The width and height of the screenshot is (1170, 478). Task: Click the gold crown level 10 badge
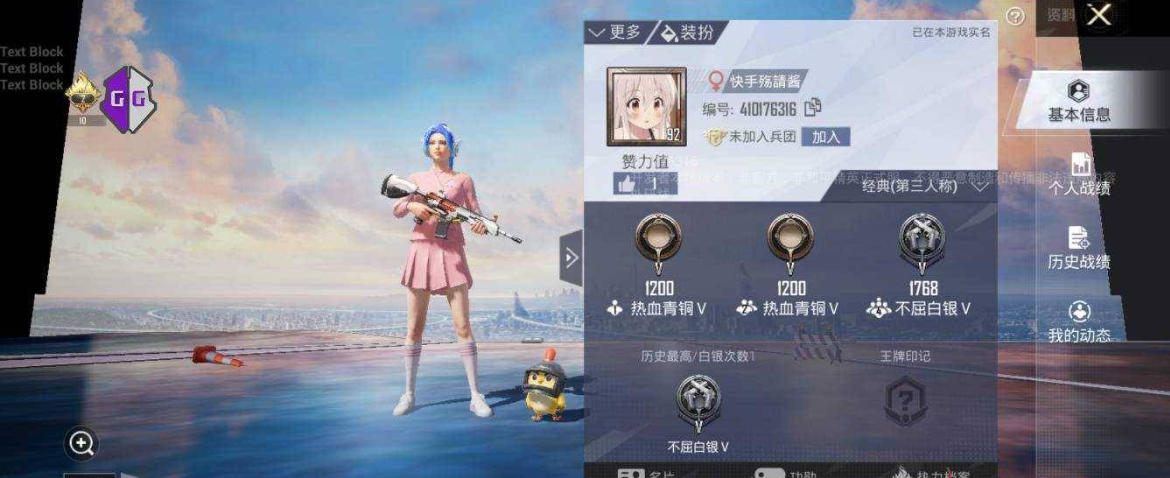click(x=83, y=100)
